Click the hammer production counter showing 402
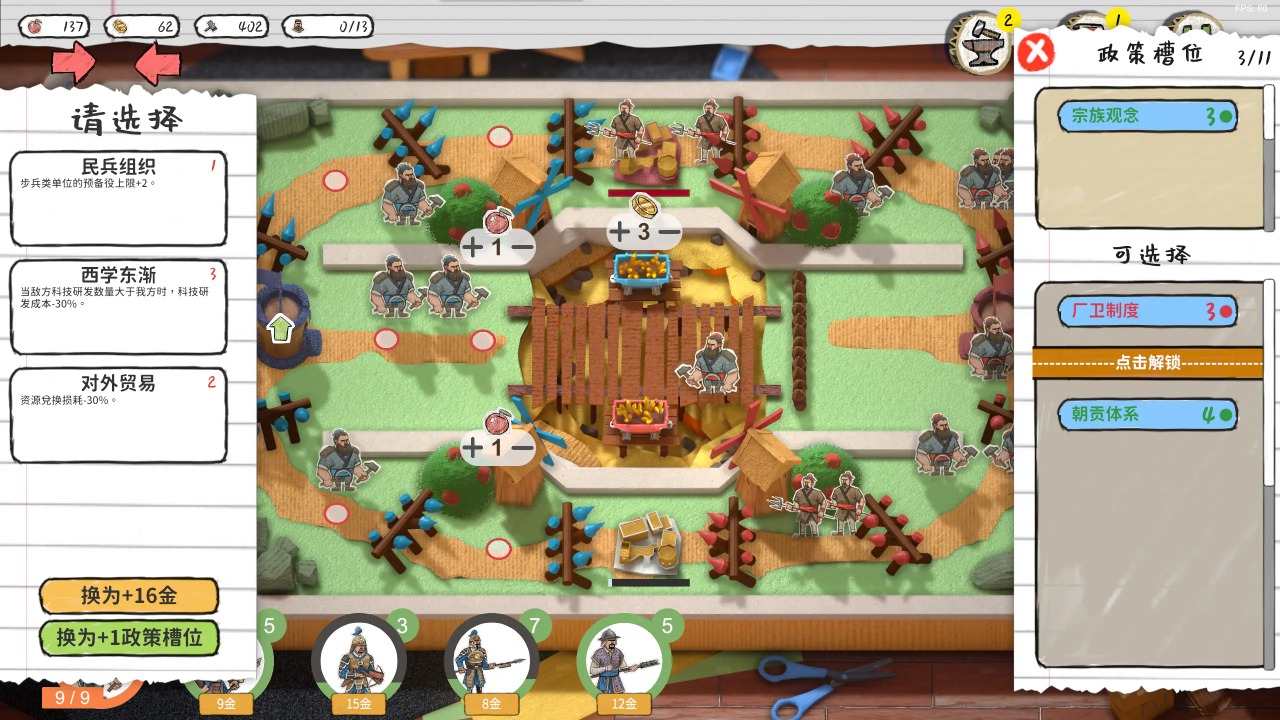The image size is (1280, 720). point(230,27)
